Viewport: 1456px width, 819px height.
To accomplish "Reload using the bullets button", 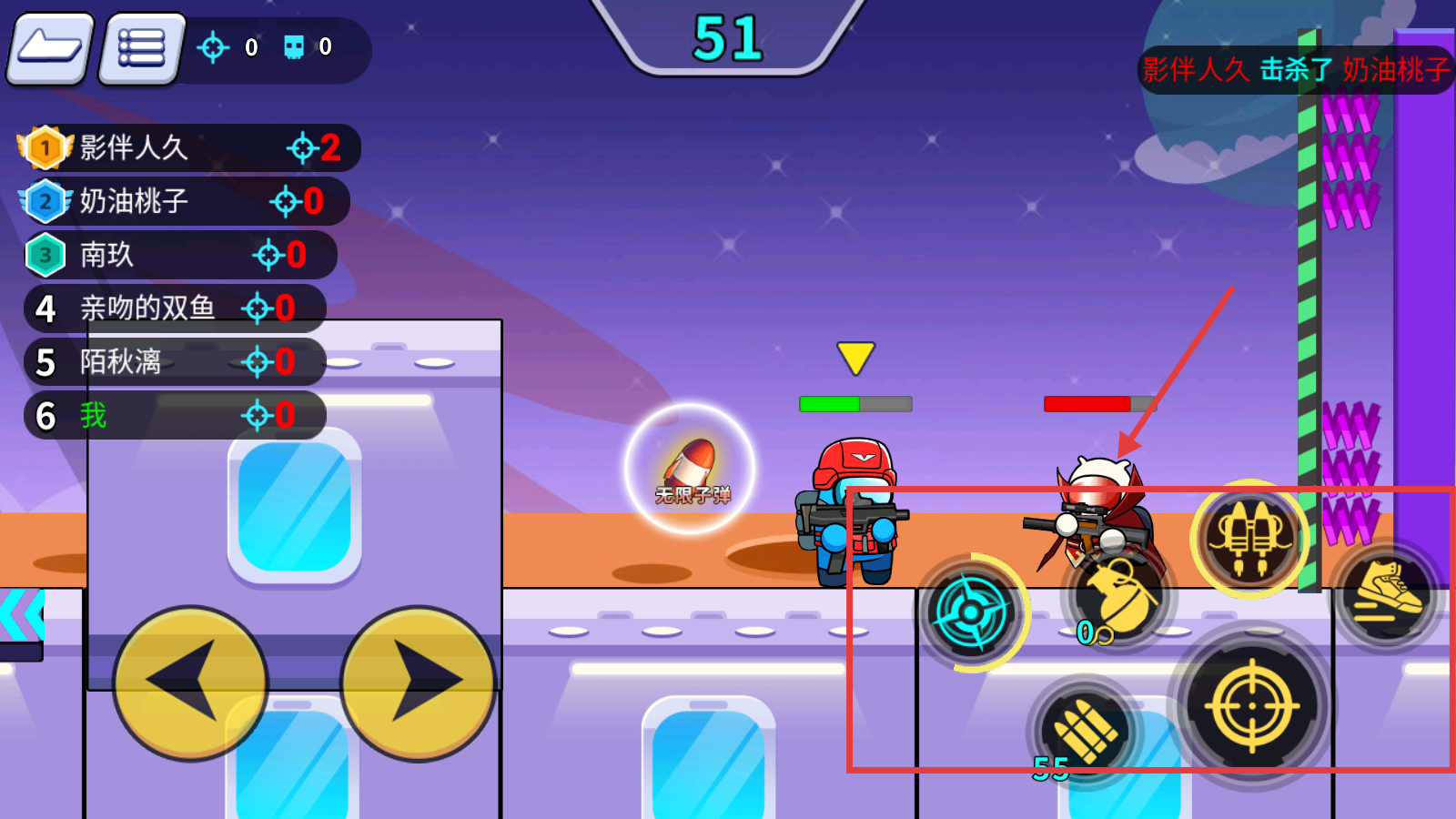I will 1085,731.
